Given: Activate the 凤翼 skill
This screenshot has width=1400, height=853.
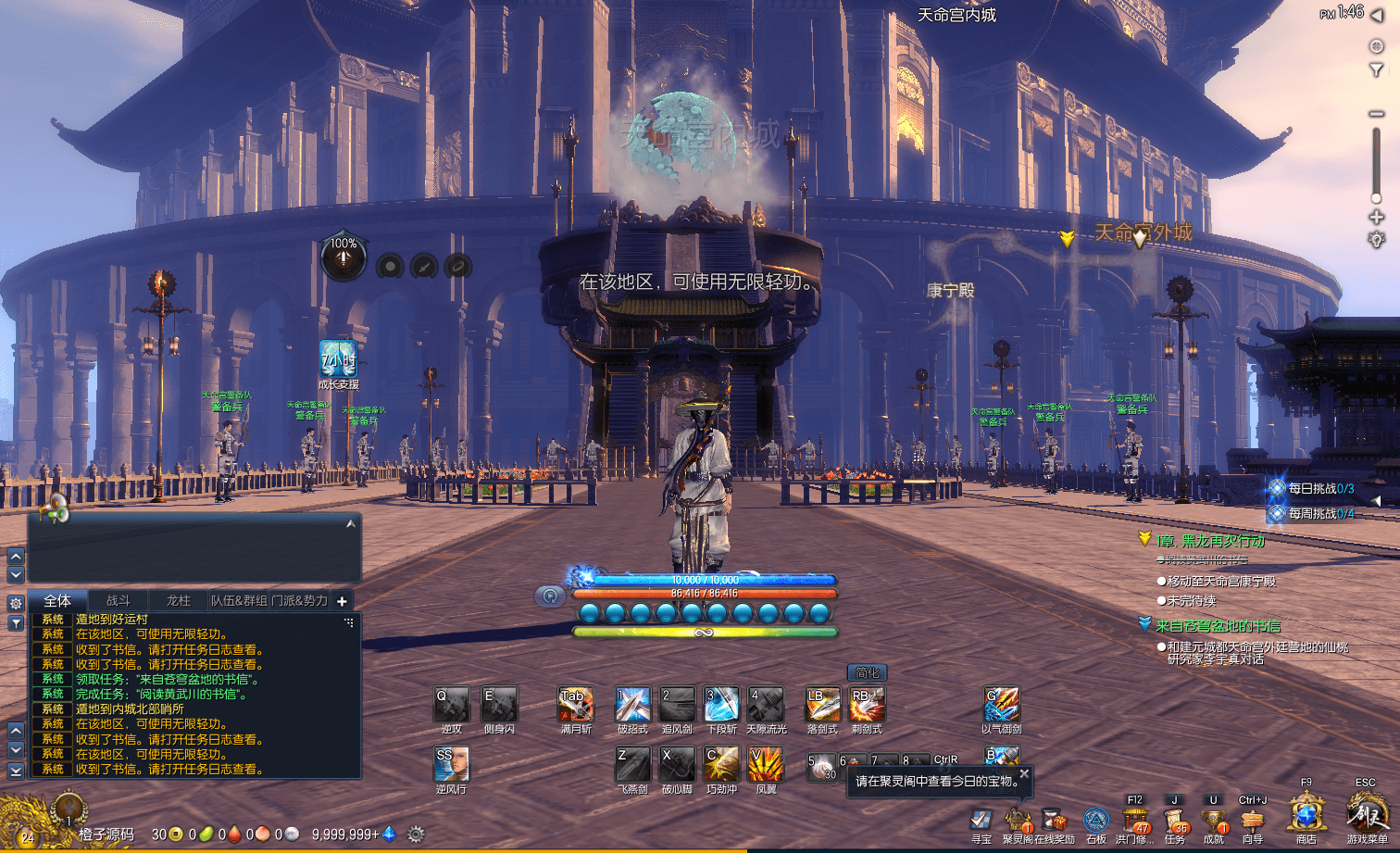Looking at the screenshot, I should [x=766, y=765].
